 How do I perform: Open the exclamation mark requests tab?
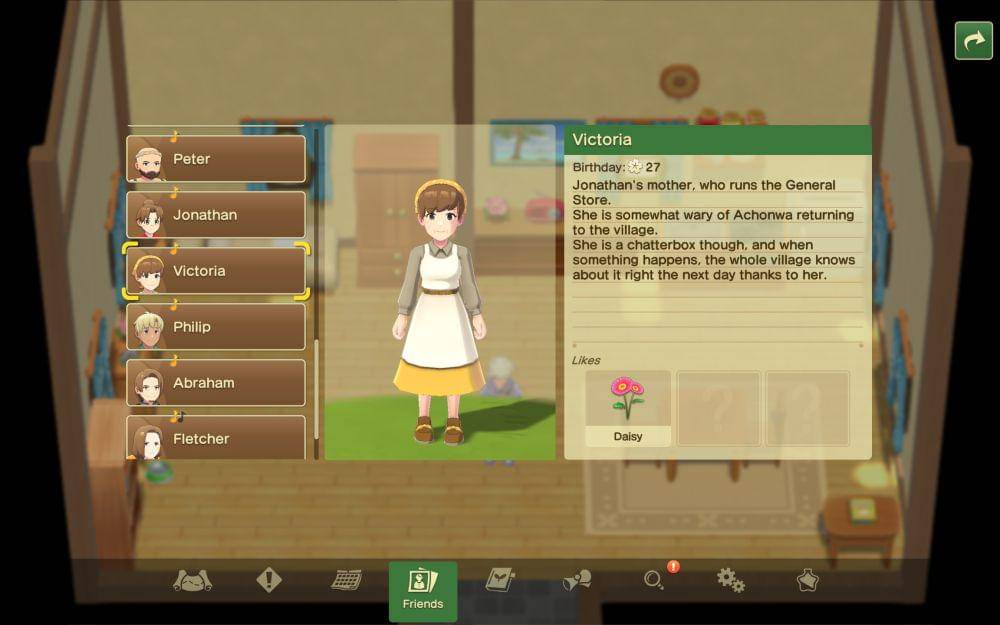(x=269, y=580)
